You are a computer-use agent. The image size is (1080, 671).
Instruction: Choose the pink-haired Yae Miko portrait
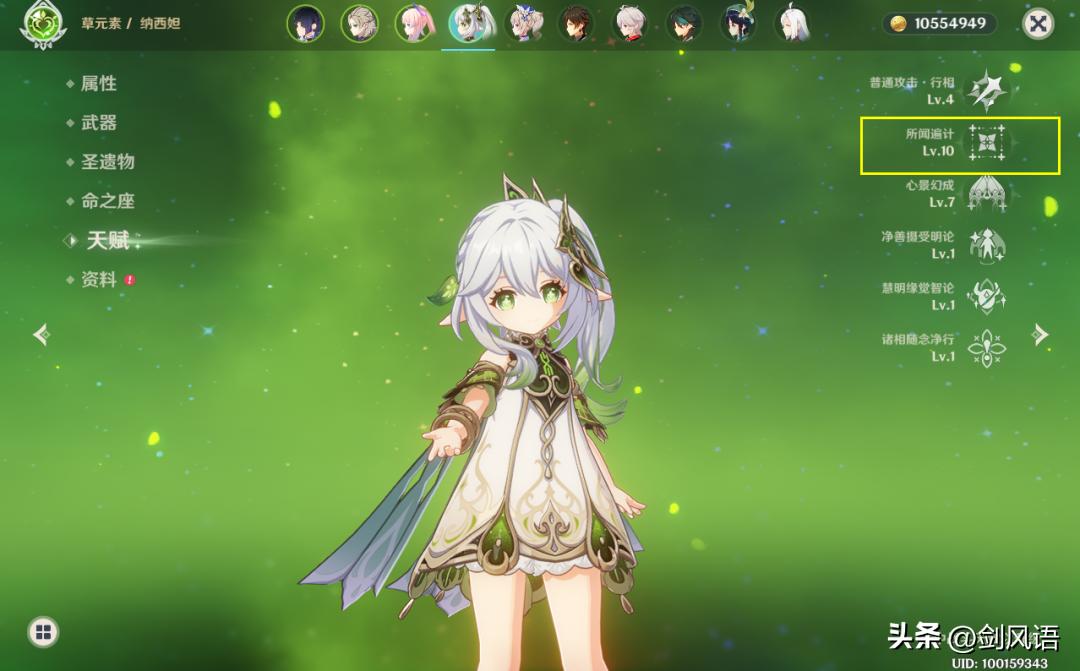pos(413,24)
